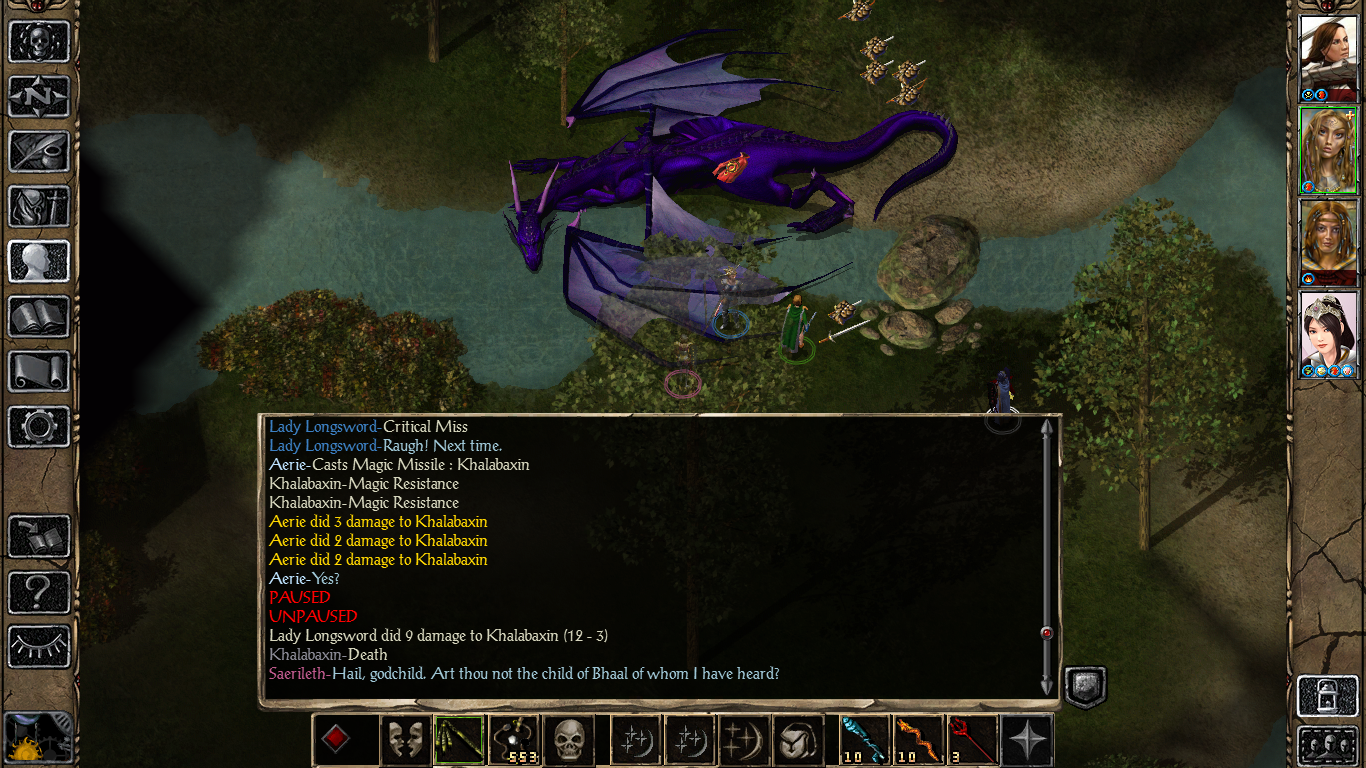This screenshot has height=768, width=1366.
Task: Activate the Turn Undead skull ability
Action: pos(567,740)
